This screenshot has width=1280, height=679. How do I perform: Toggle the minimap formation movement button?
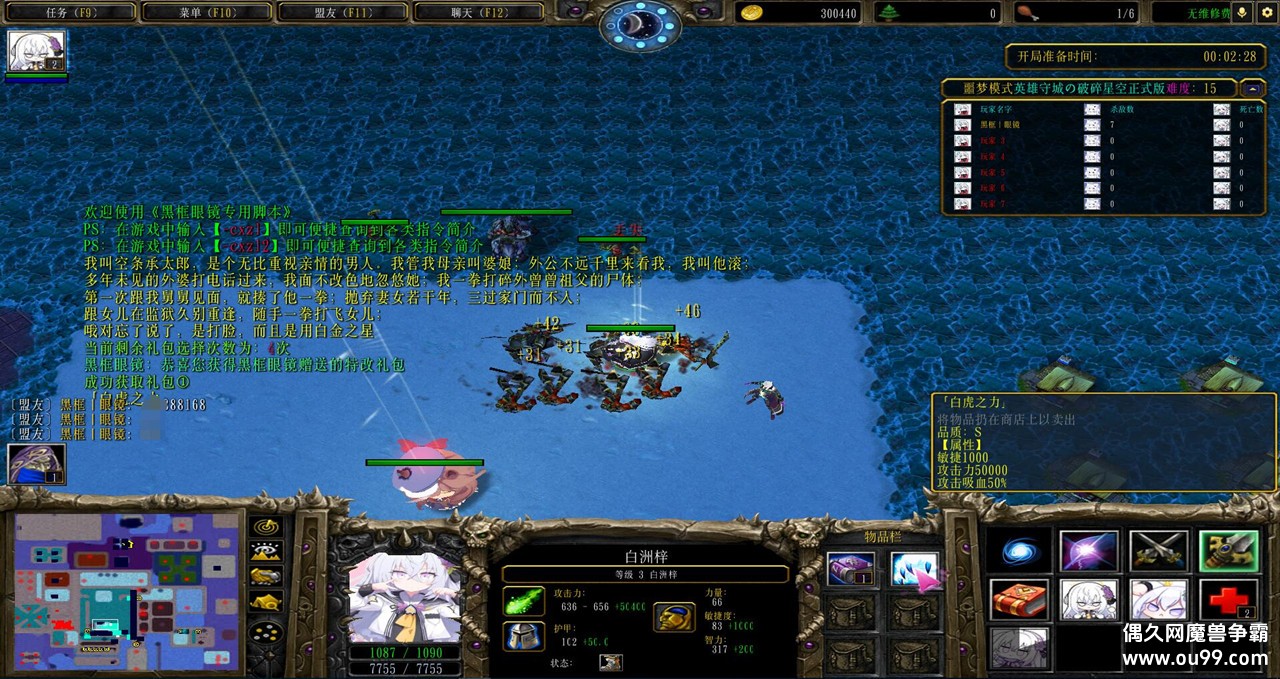click(265, 633)
